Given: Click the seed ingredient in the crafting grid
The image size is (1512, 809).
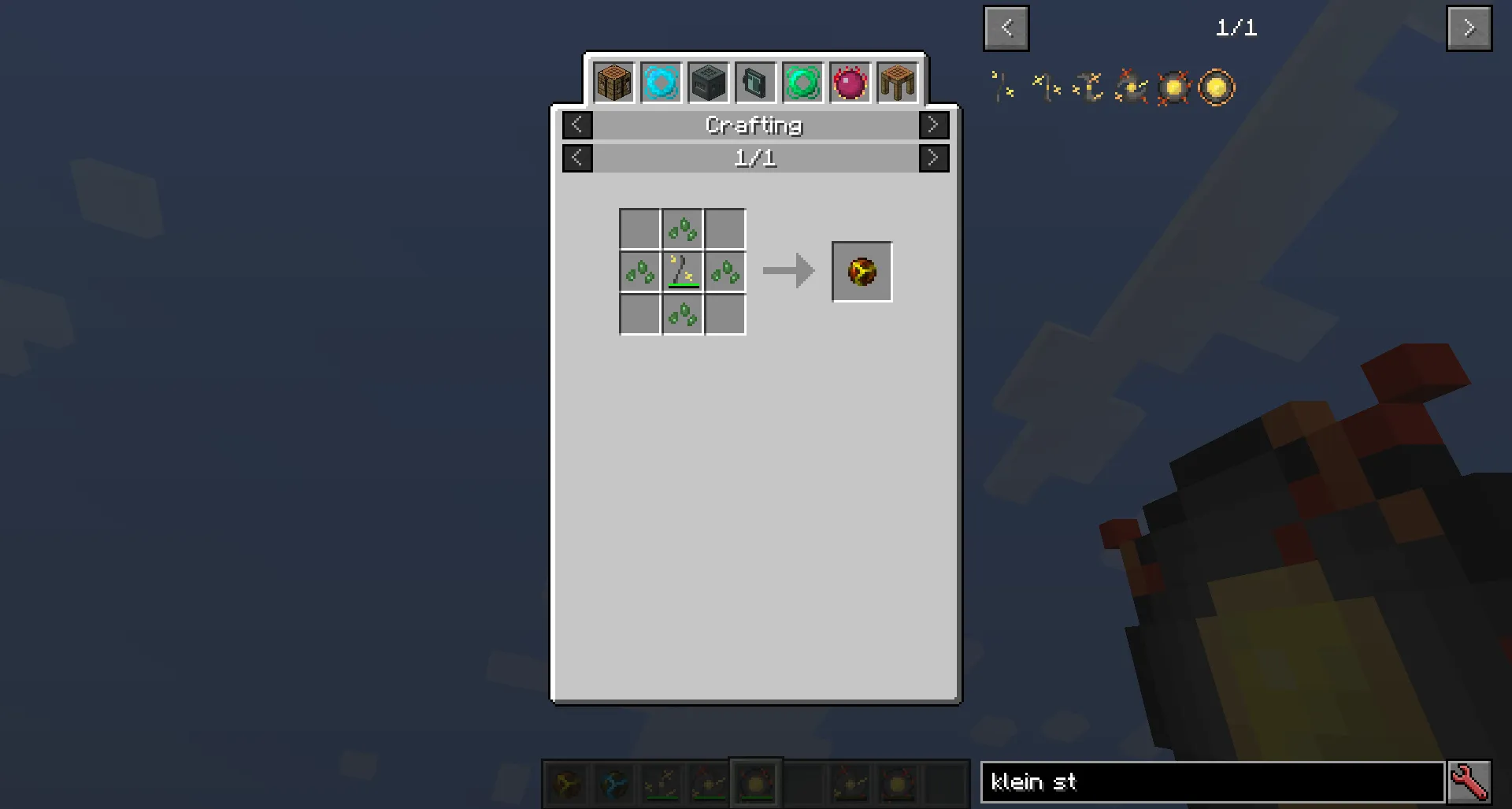Looking at the screenshot, I should click(682, 229).
